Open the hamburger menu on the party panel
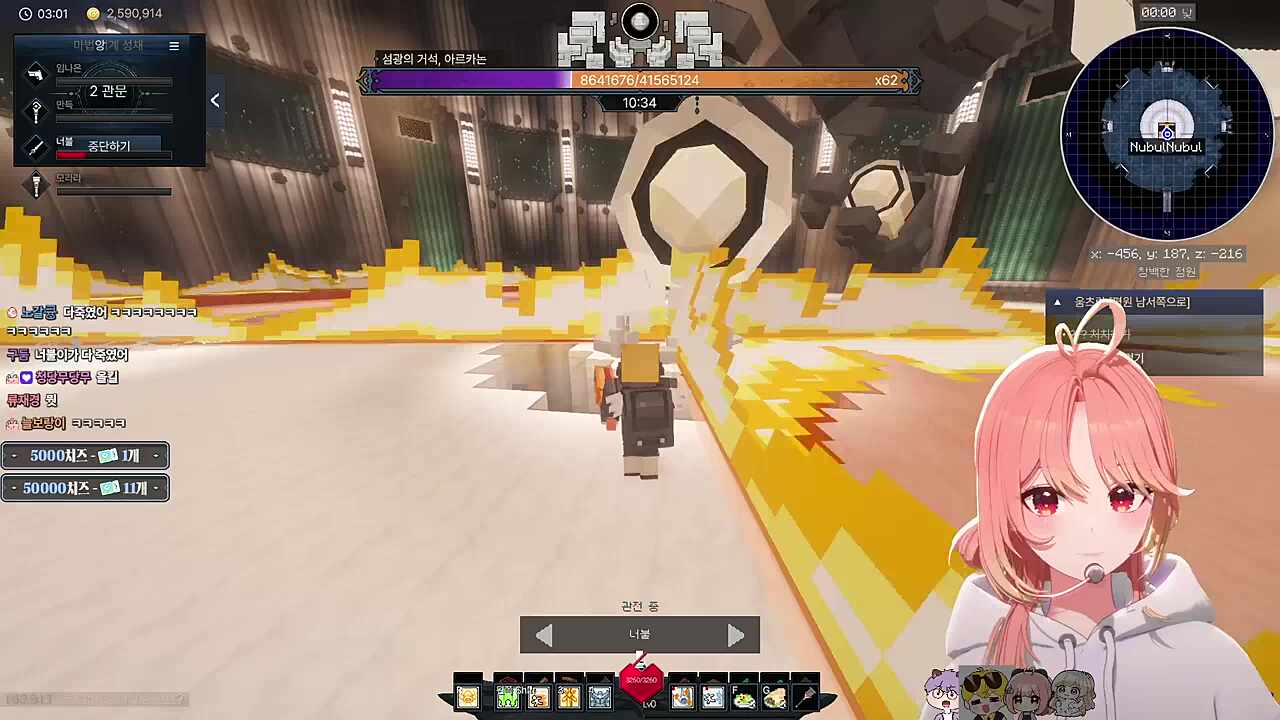 pyautogui.click(x=174, y=46)
